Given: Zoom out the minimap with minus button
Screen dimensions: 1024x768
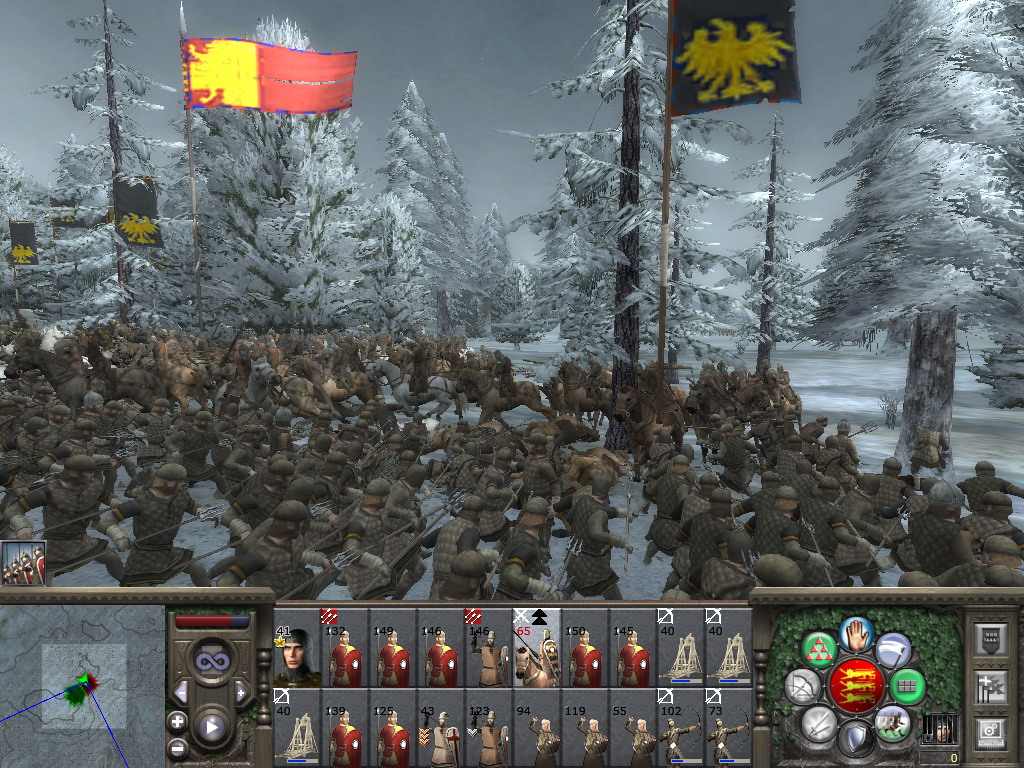Looking at the screenshot, I should (x=178, y=747).
